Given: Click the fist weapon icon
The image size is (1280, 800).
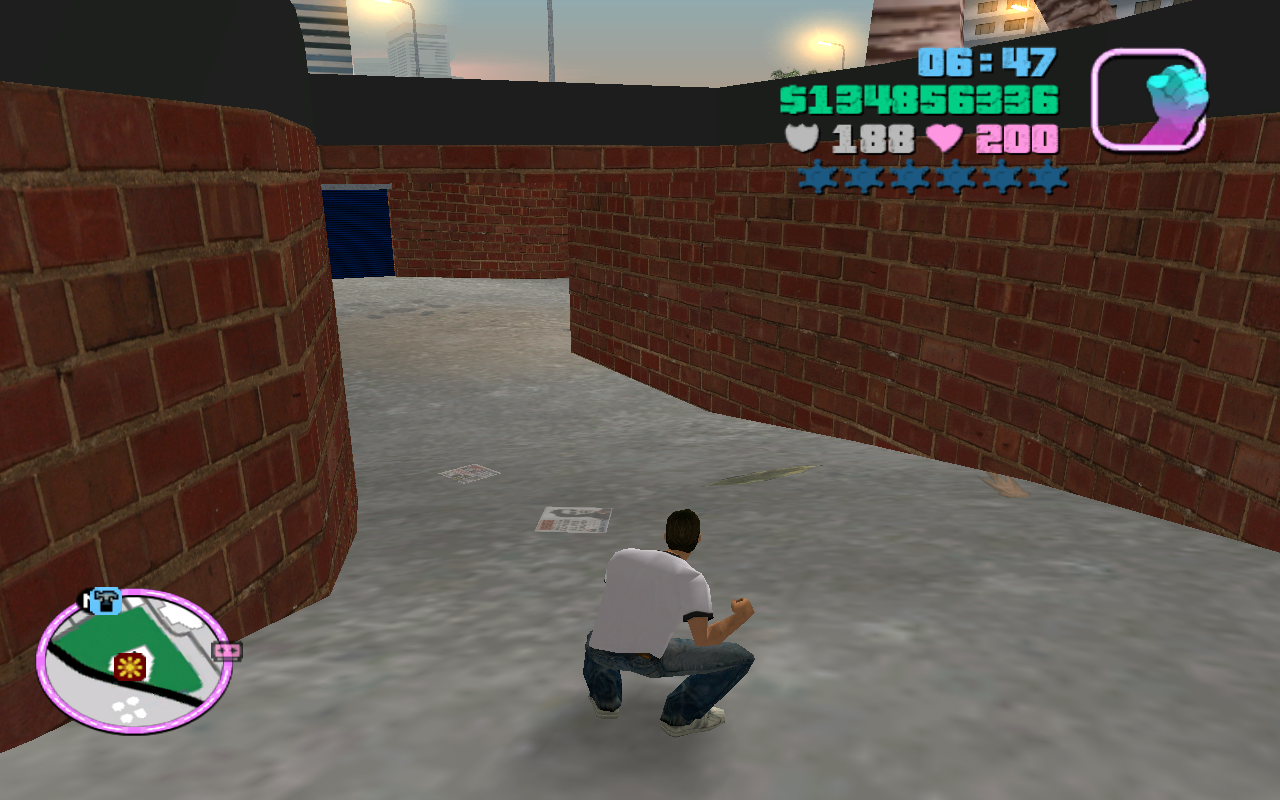Looking at the screenshot, I should pyautogui.click(x=1148, y=100).
